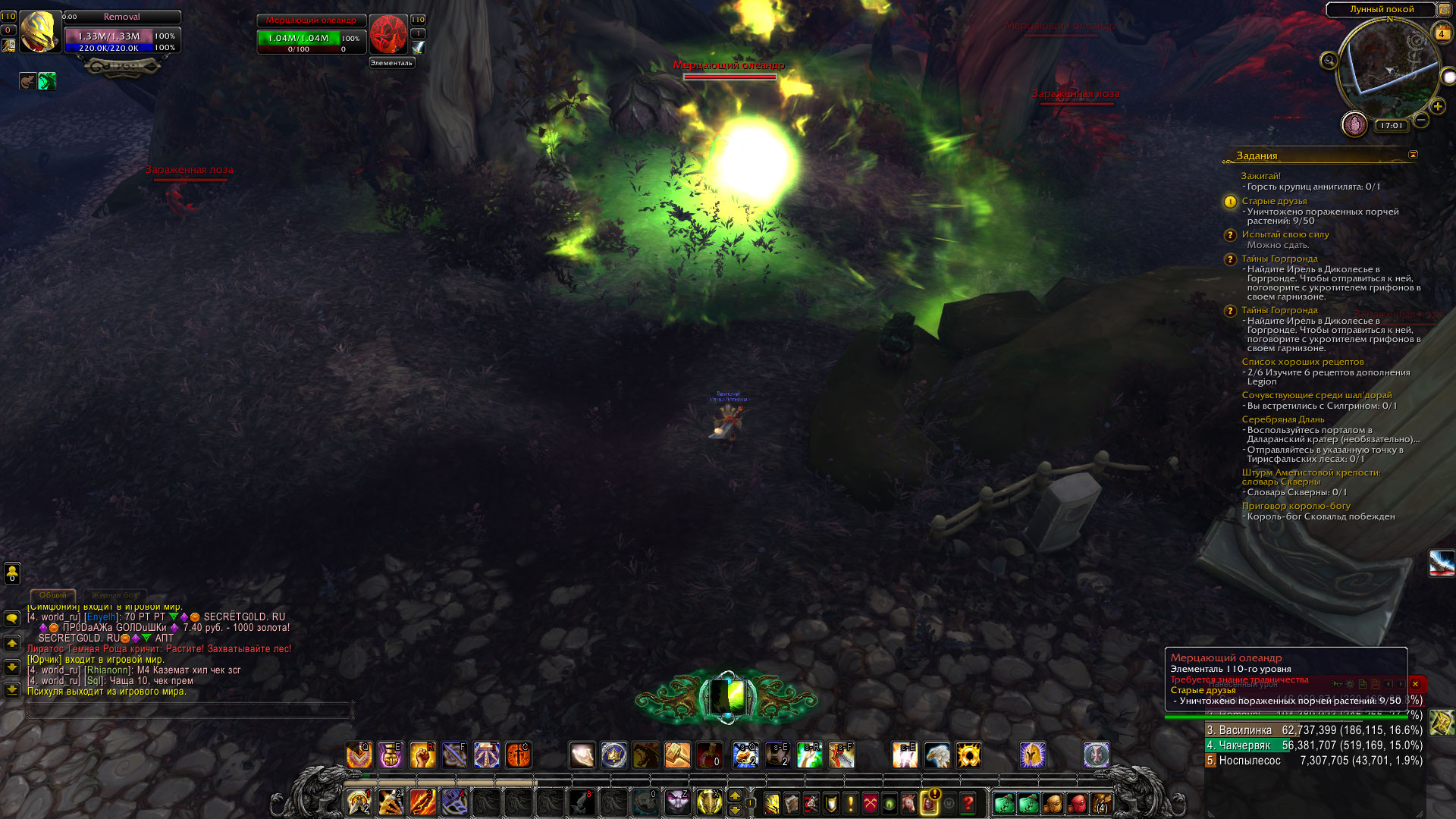Zoom out the minimap with minus button
This screenshot has height=819, width=1456.
pos(1422,120)
